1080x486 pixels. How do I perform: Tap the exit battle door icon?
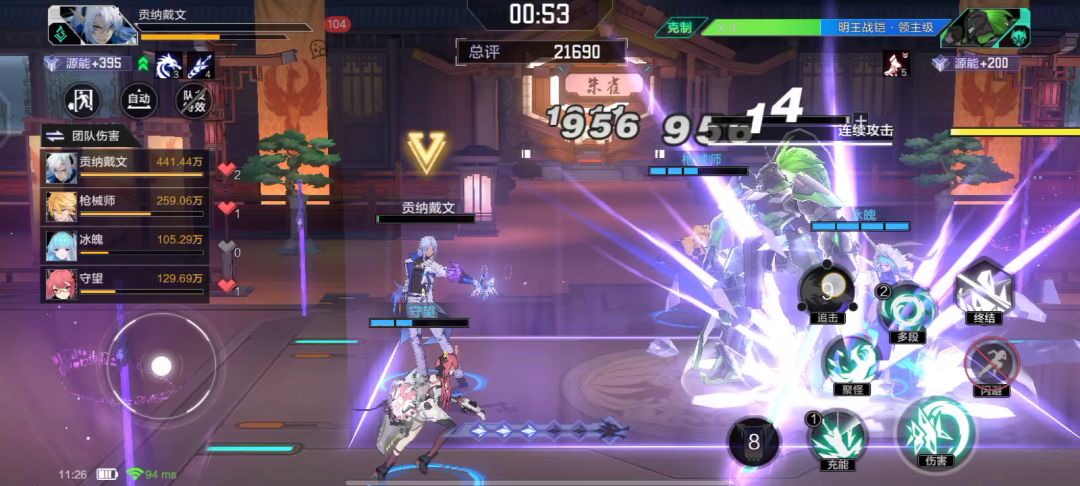[85, 99]
